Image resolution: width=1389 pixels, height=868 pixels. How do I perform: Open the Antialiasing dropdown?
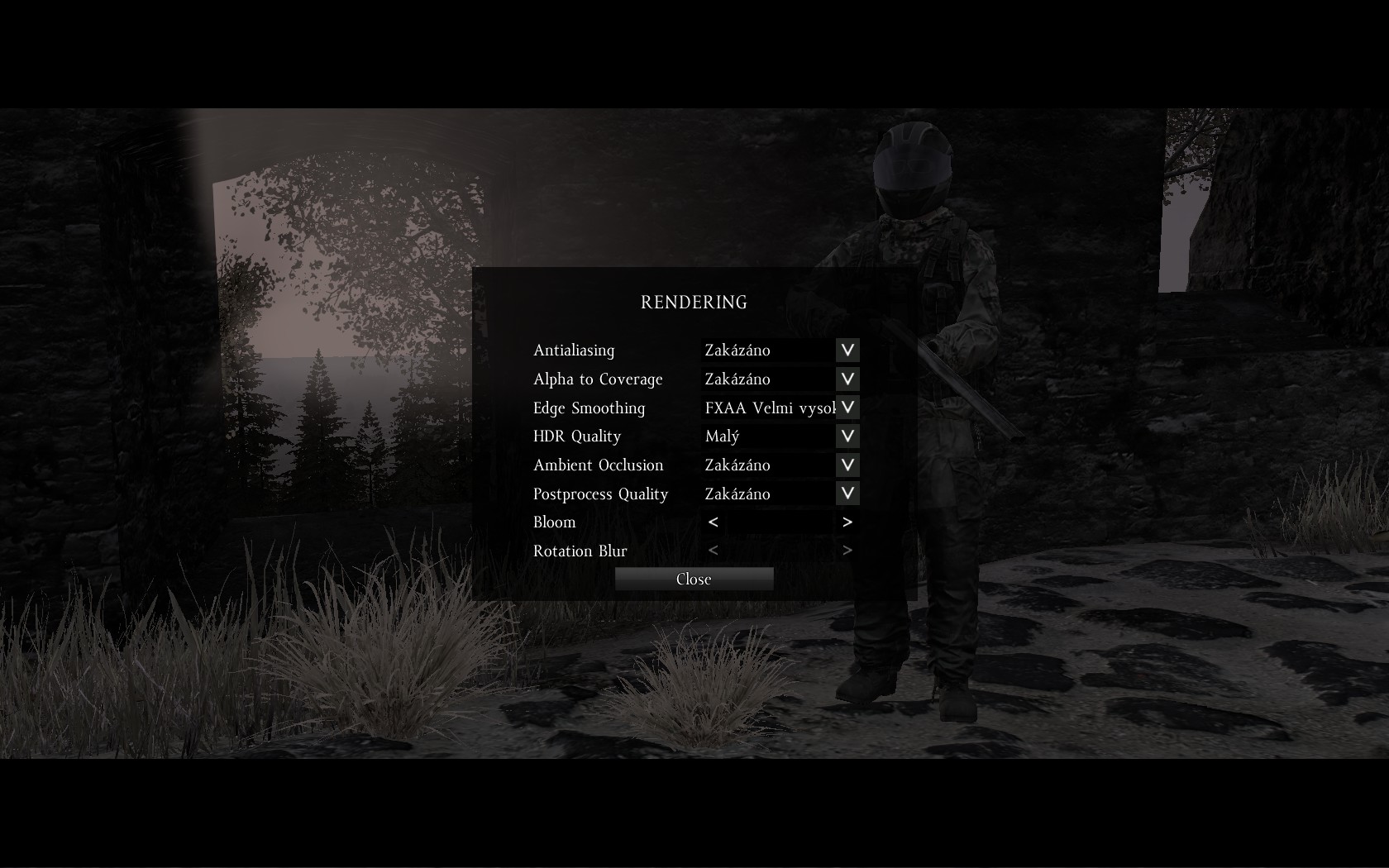(x=847, y=350)
